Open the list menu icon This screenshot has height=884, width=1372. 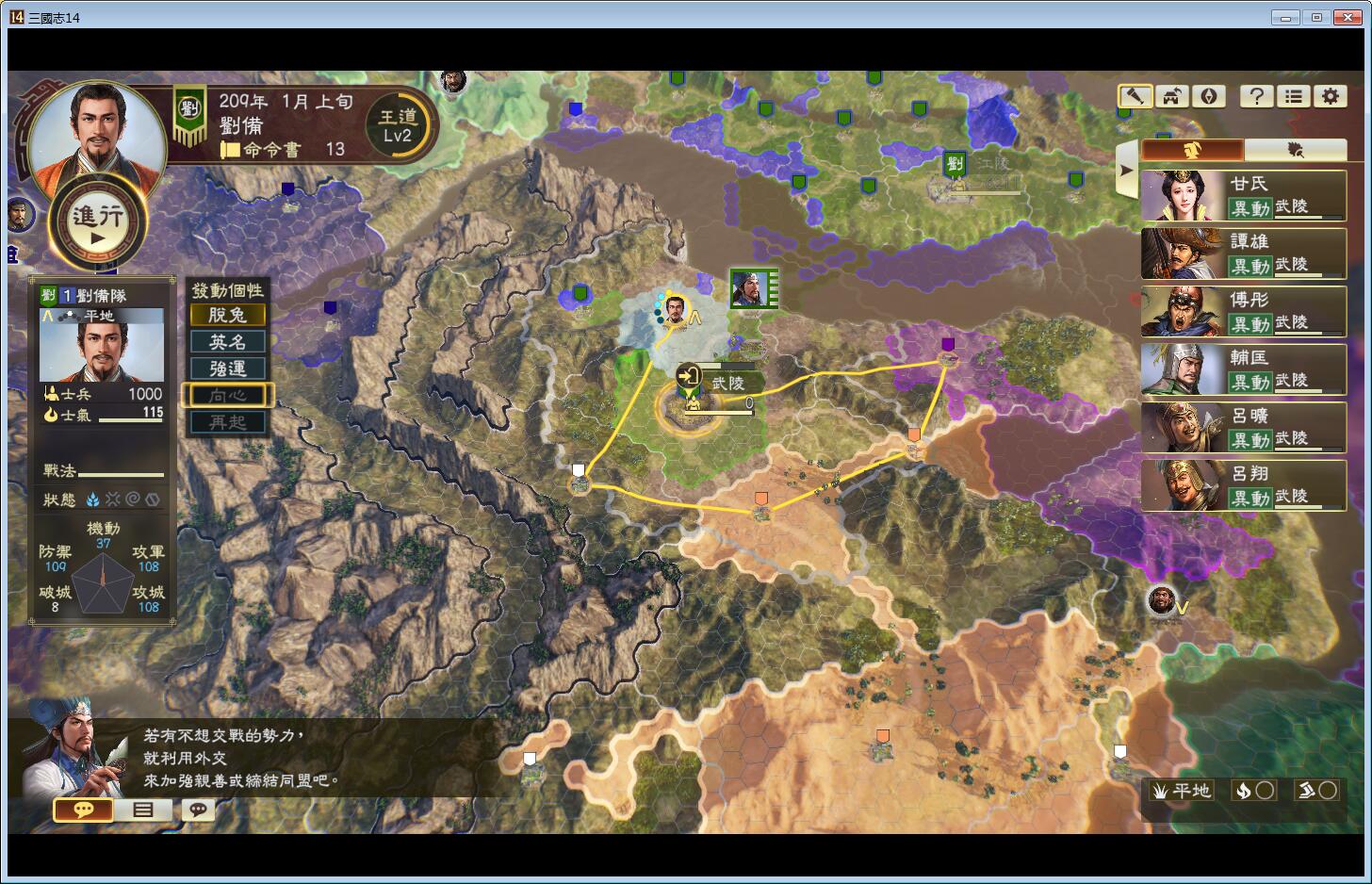[1294, 96]
